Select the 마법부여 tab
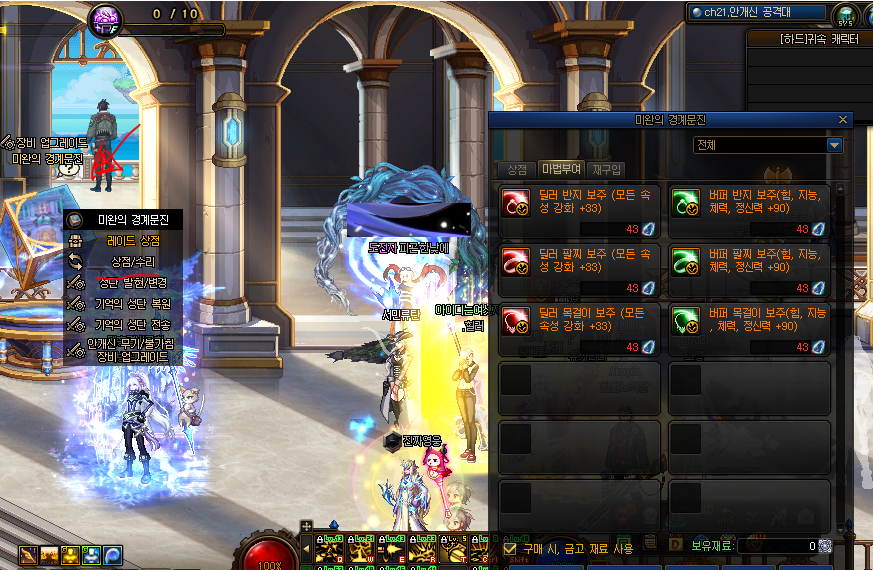873x570 pixels. [560, 169]
